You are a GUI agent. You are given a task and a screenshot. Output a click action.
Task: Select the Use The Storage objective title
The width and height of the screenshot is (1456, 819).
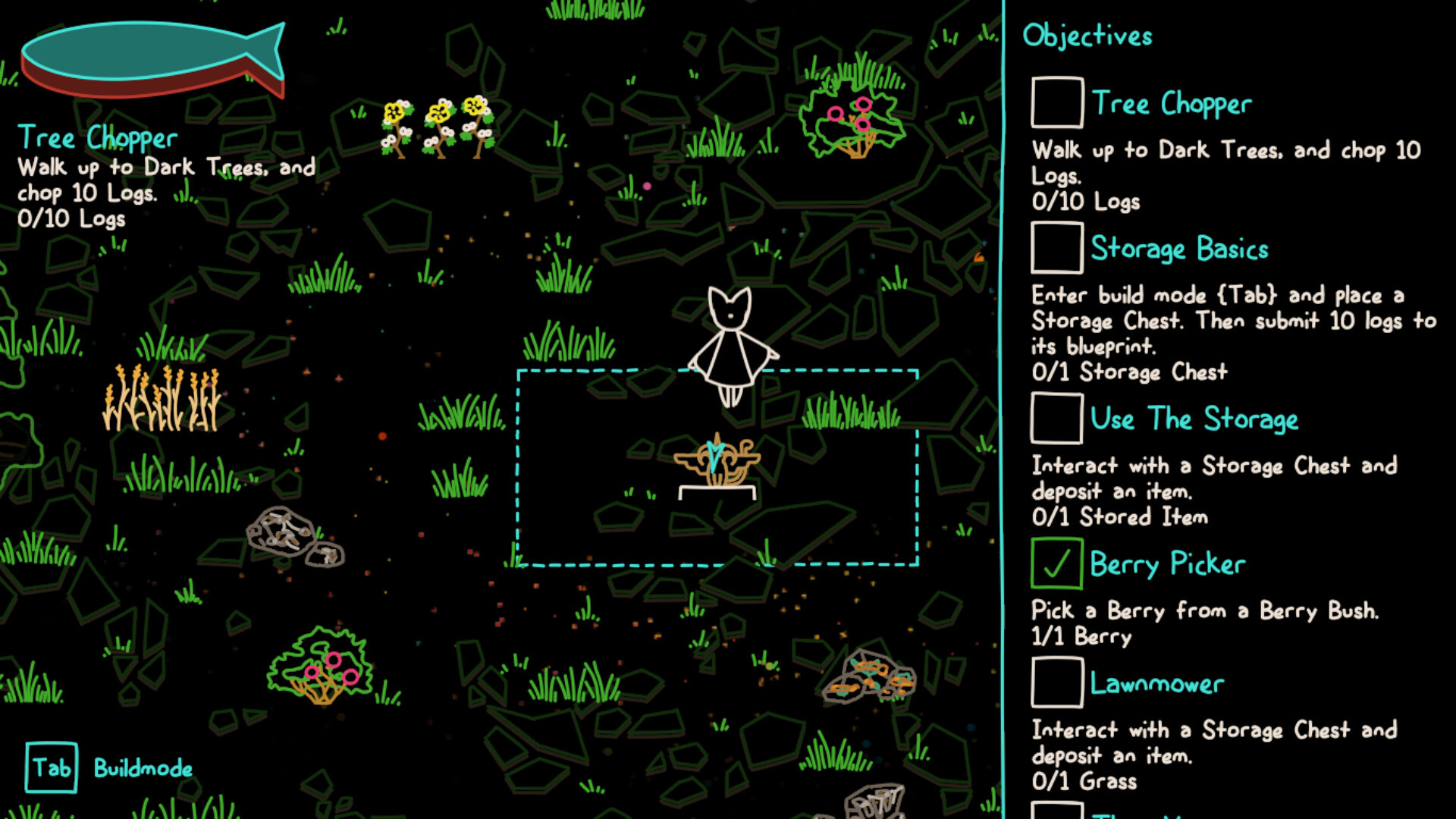tap(1194, 419)
